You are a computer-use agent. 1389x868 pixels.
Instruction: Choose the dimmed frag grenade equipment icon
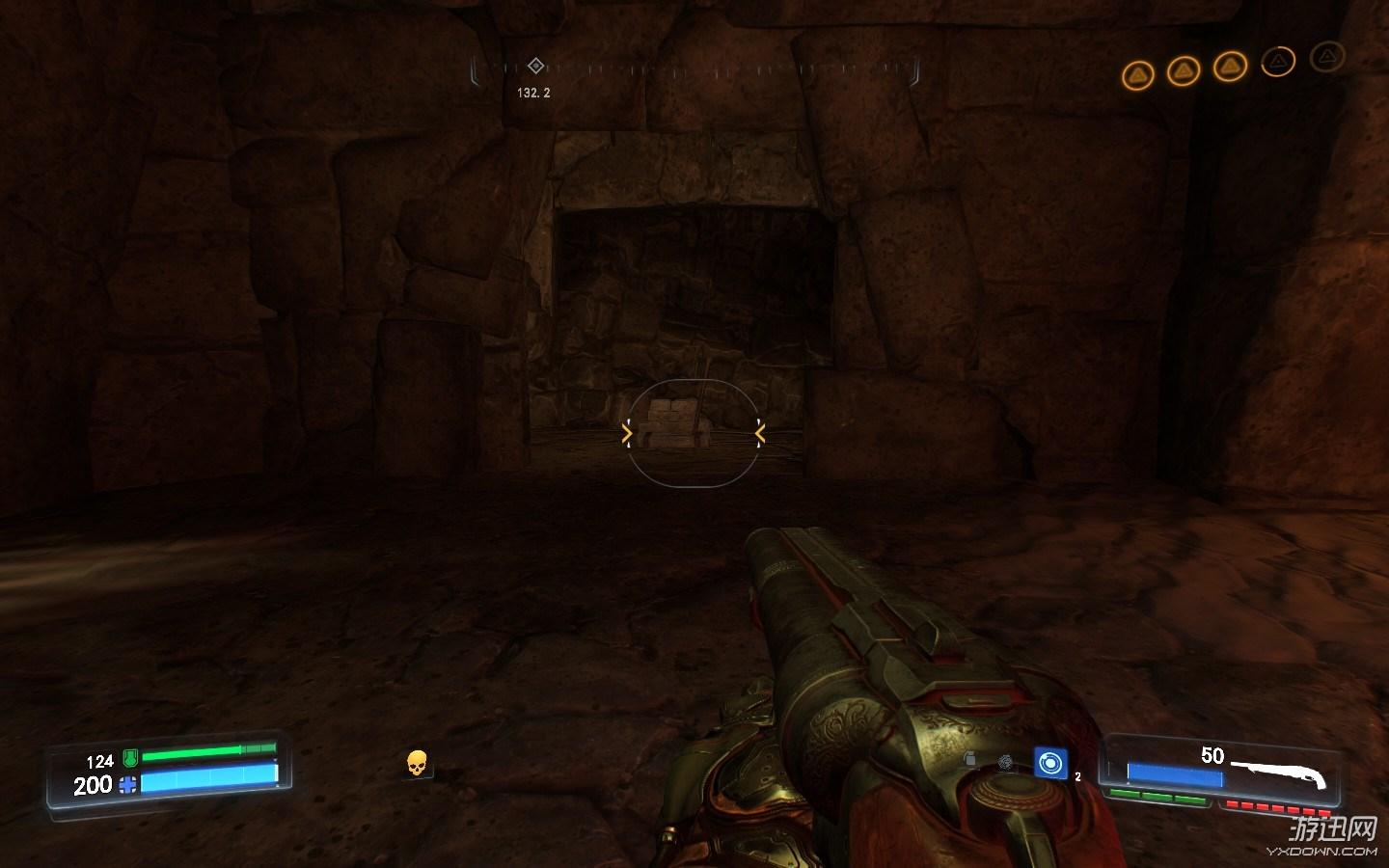[x=969, y=760]
